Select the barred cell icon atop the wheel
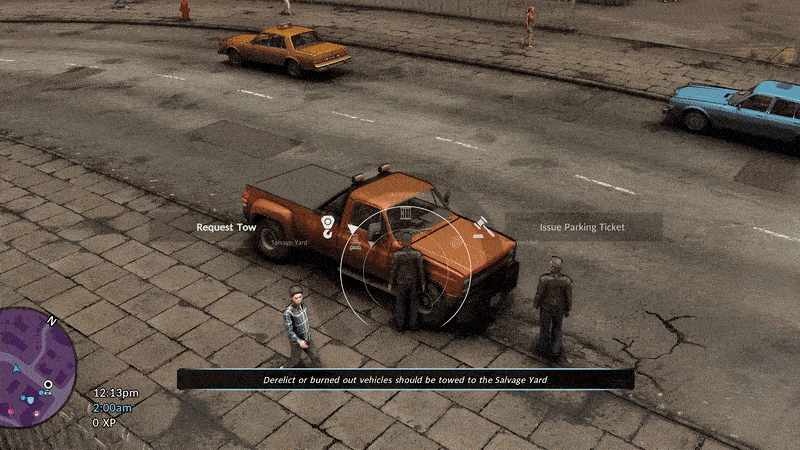This screenshot has width=800, height=450. click(405, 214)
